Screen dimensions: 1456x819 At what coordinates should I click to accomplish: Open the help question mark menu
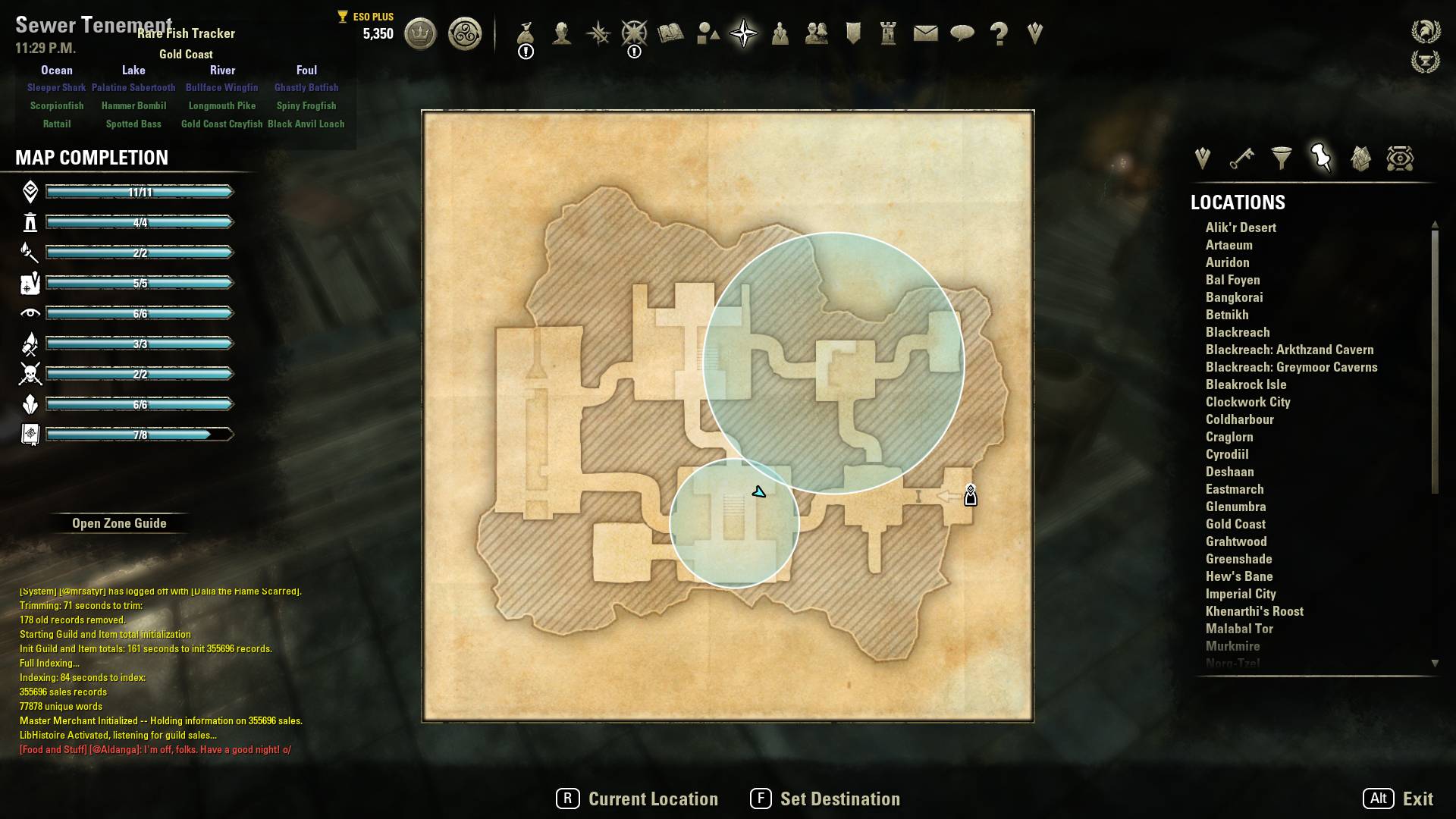[x=999, y=33]
